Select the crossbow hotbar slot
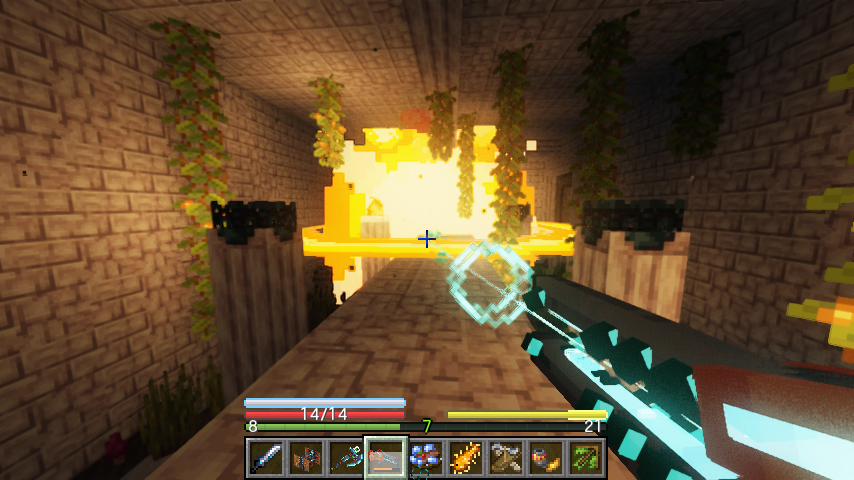Image resolution: width=854 pixels, height=480 pixels. 506,458
